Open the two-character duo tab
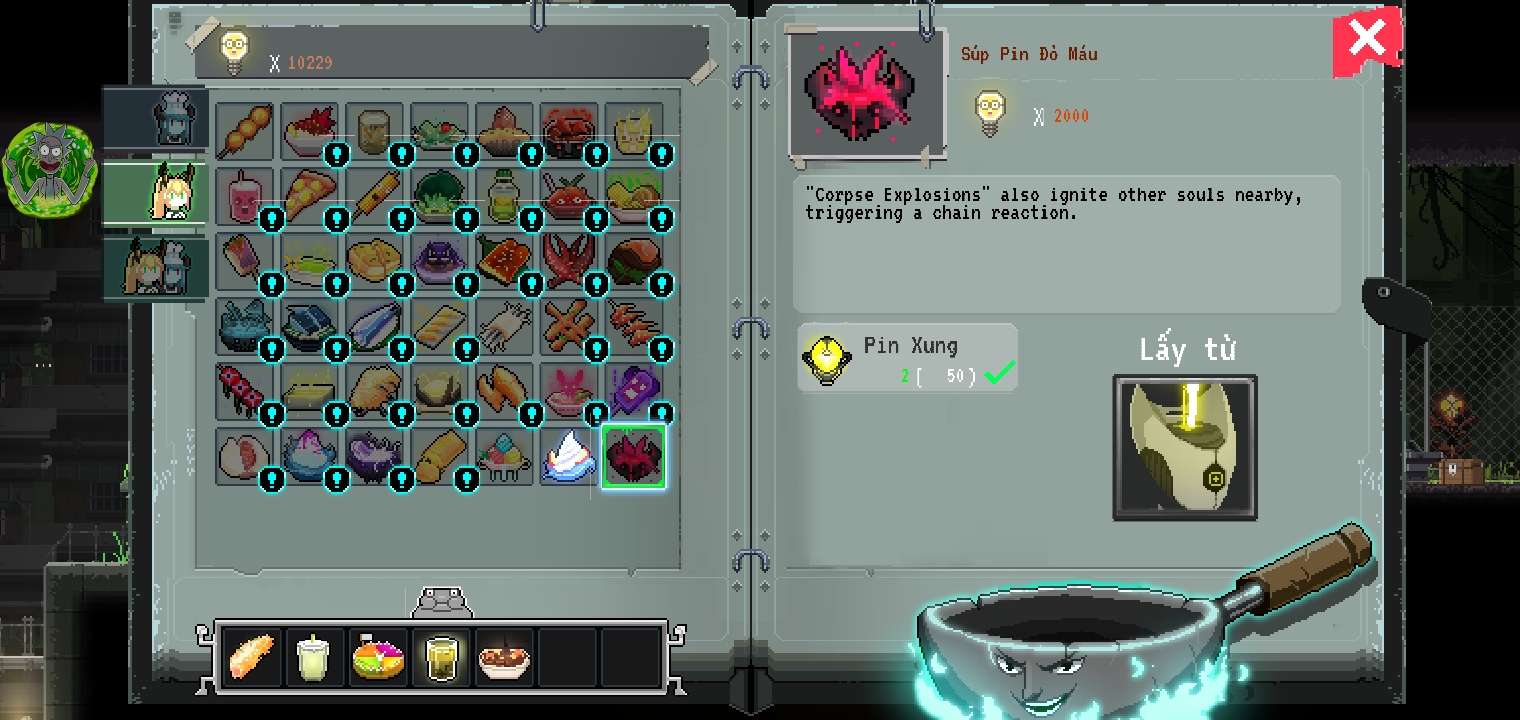This screenshot has width=1520, height=720. click(x=158, y=266)
